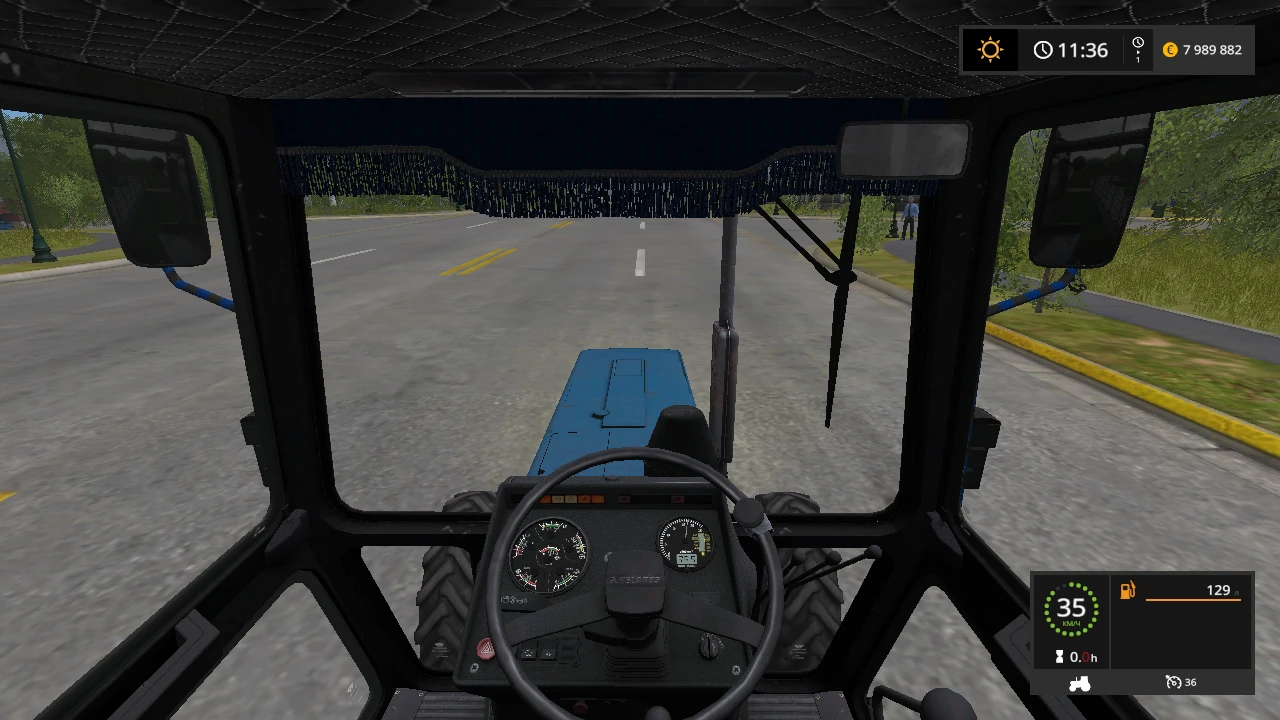This screenshot has width=1280, height=720.
Task: Click the digital hour display on the tachometer
Action: click(x=686, y=560)
